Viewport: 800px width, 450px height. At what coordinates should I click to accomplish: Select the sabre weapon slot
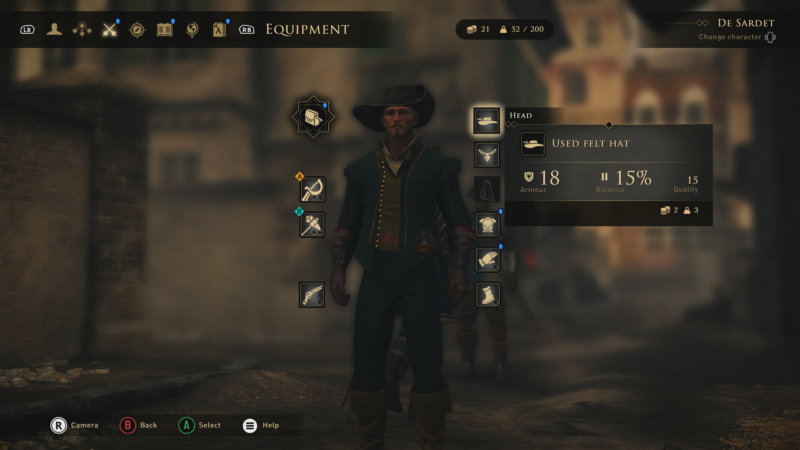pyautogui.click(x=312, y=189)
